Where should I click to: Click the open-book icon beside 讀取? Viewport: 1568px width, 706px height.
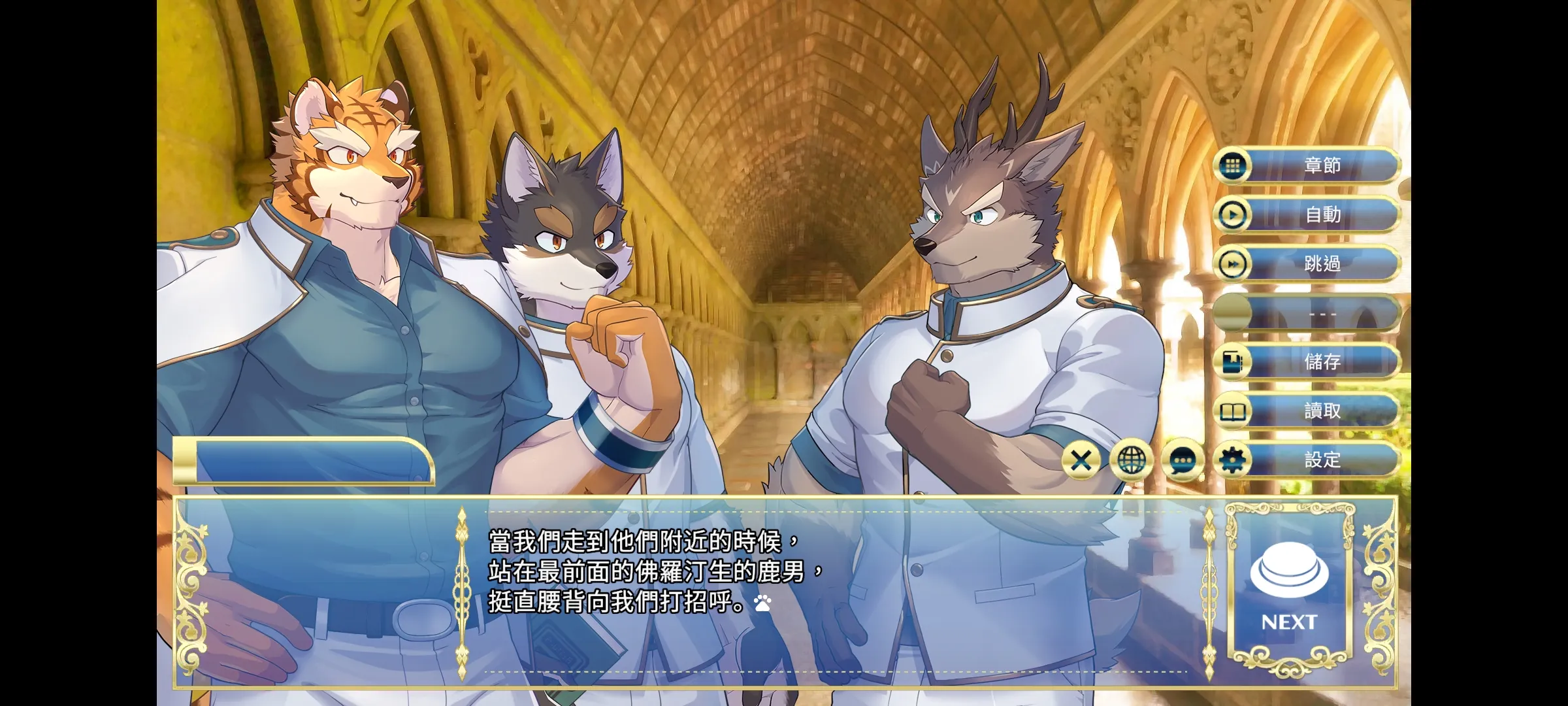(1233, 412)
